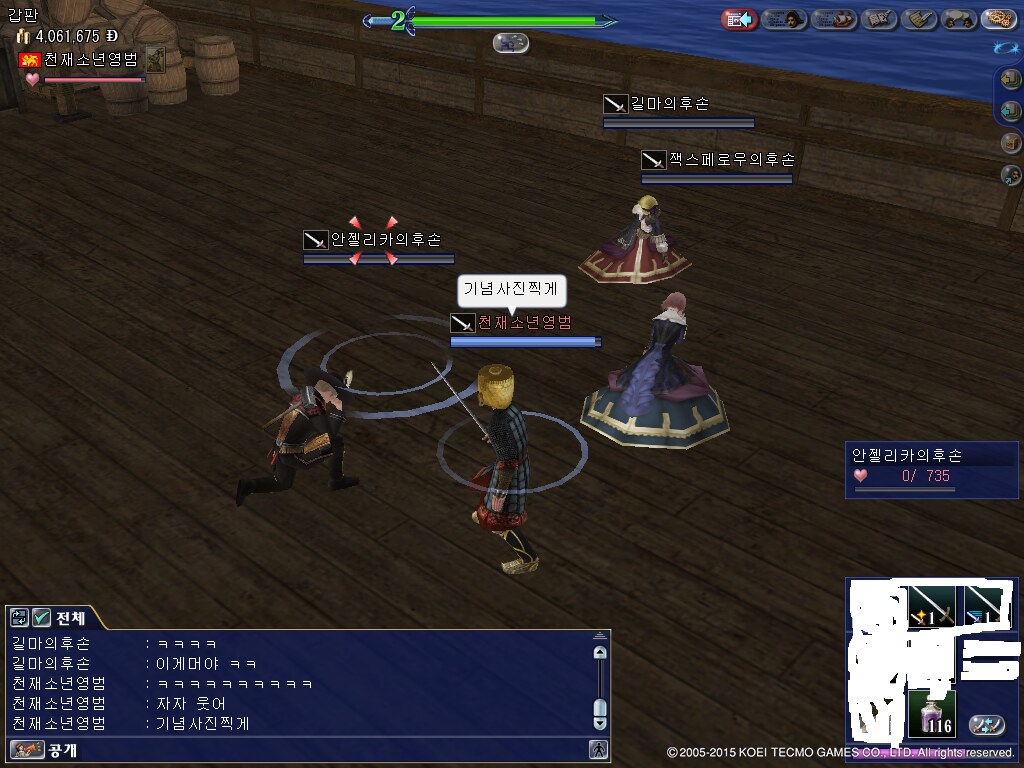
Task: Click the crossed swords swap button
Action: pos(987,724)
